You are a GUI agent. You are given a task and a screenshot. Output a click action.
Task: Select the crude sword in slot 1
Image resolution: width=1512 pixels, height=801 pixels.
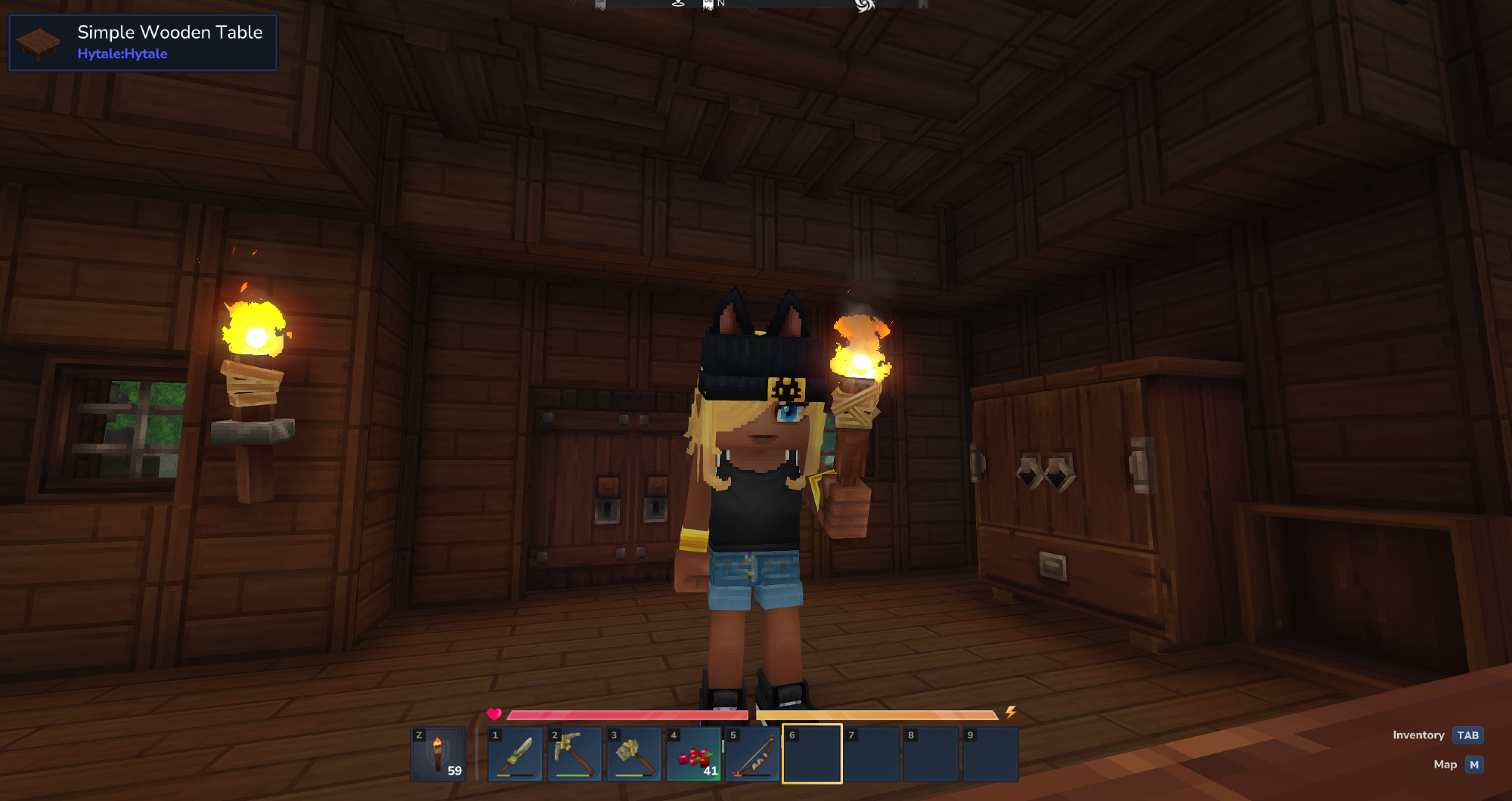[516, 754]
